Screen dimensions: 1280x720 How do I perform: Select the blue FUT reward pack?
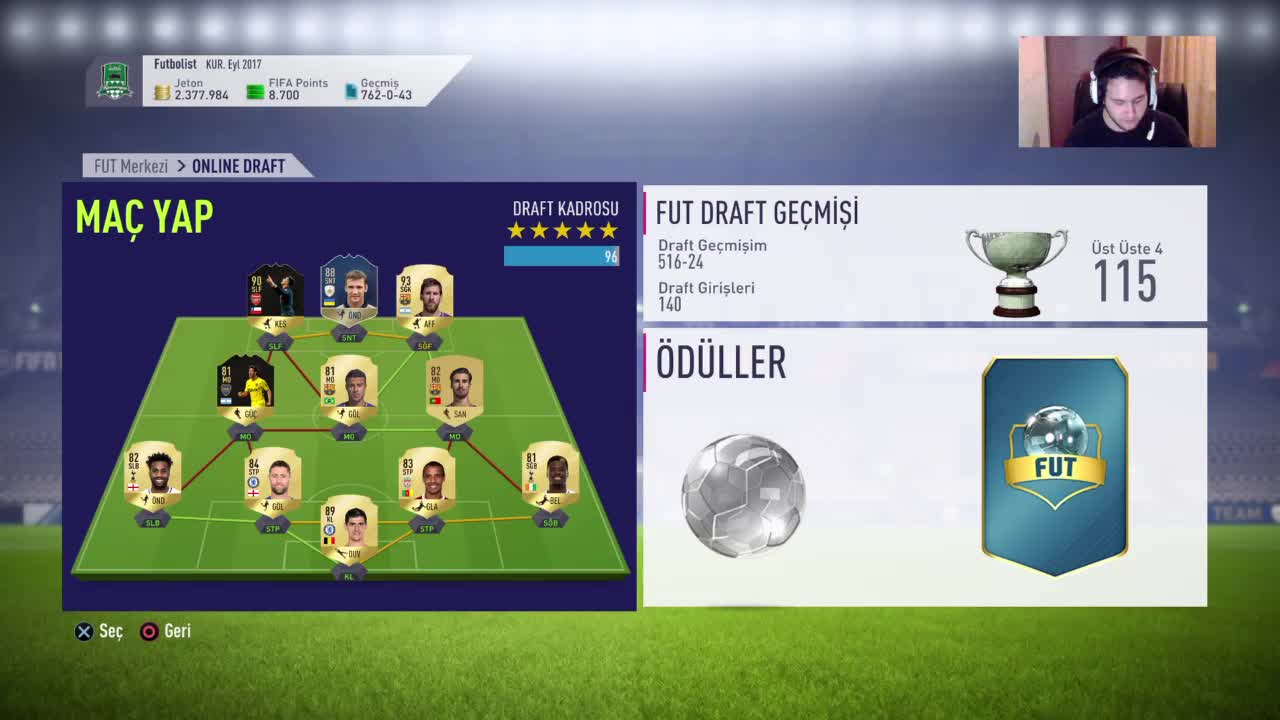pyautogui.click(x=1055, y=467)
